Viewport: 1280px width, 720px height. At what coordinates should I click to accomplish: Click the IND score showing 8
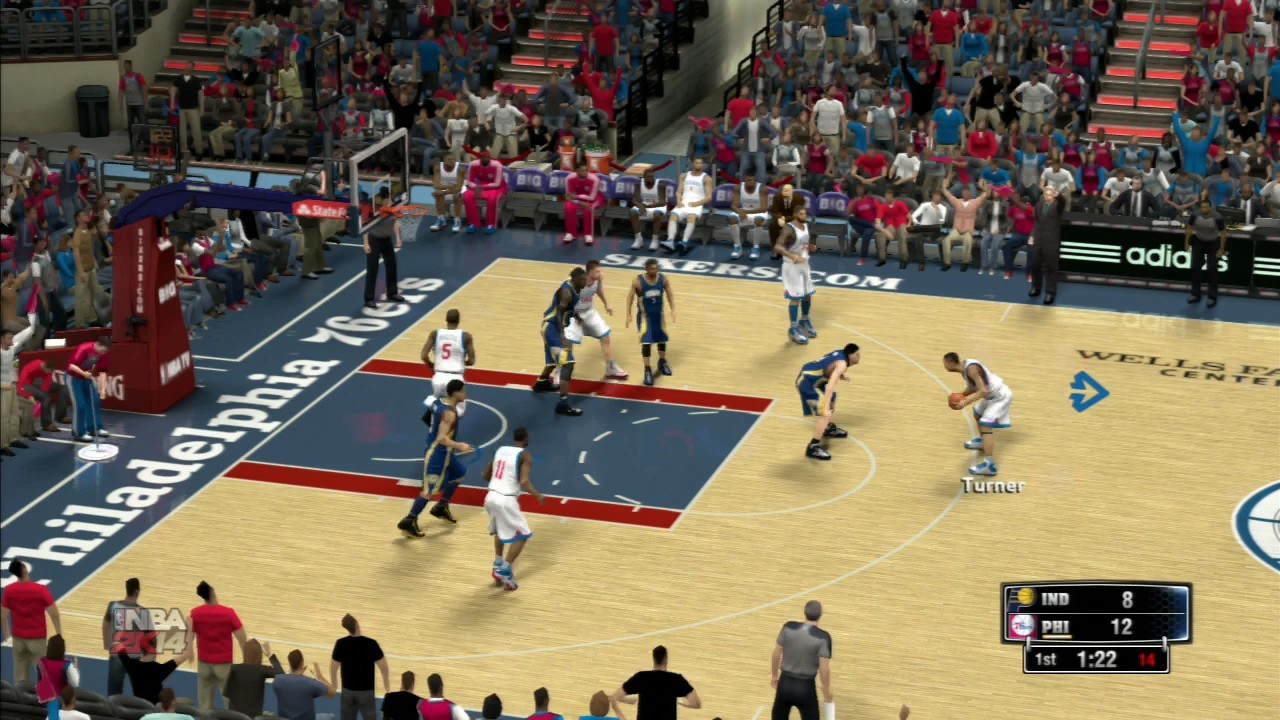pyautogui.click(x=1126, y=599)
